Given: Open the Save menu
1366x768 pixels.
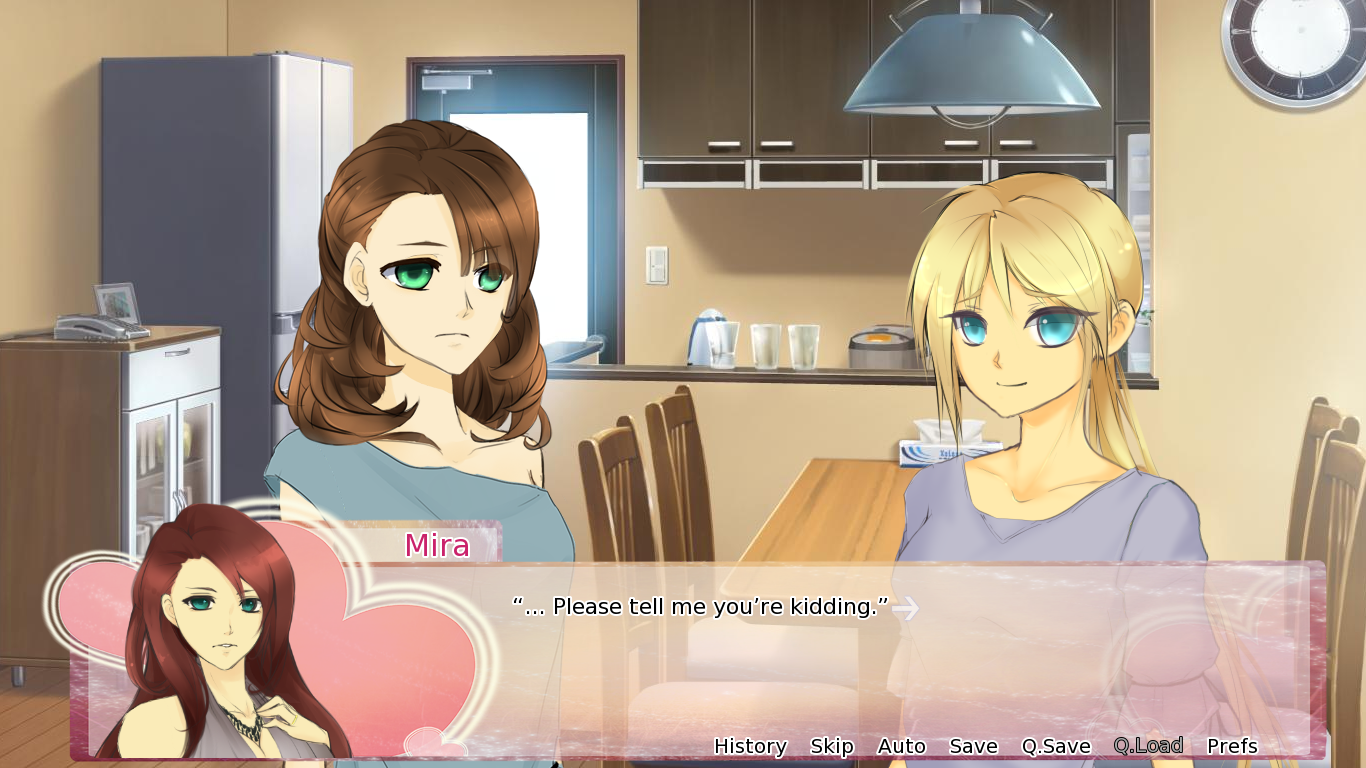Looking at the screenshot, I should (x=973, y=746).
